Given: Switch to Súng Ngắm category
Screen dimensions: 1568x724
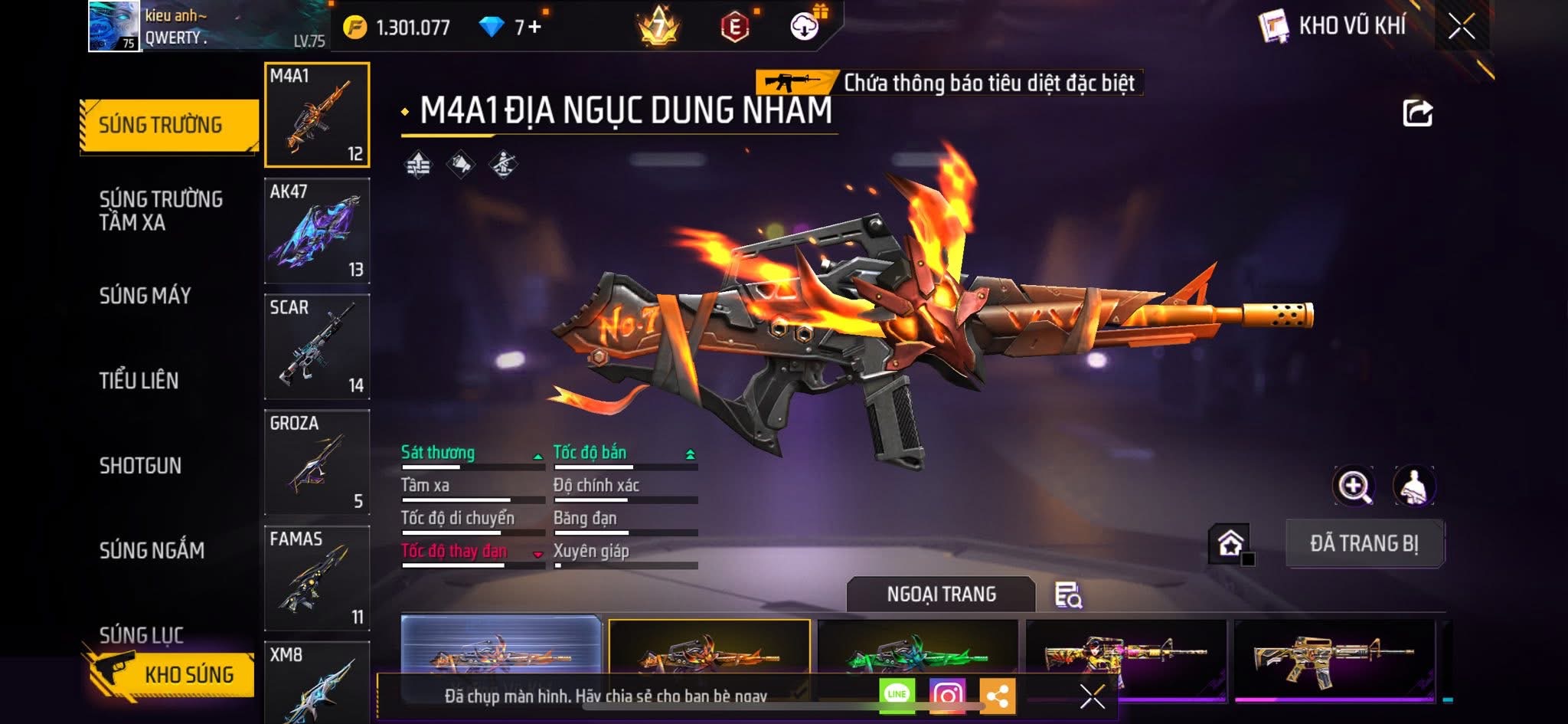Looking at the screenshot, I should (152, 550).
